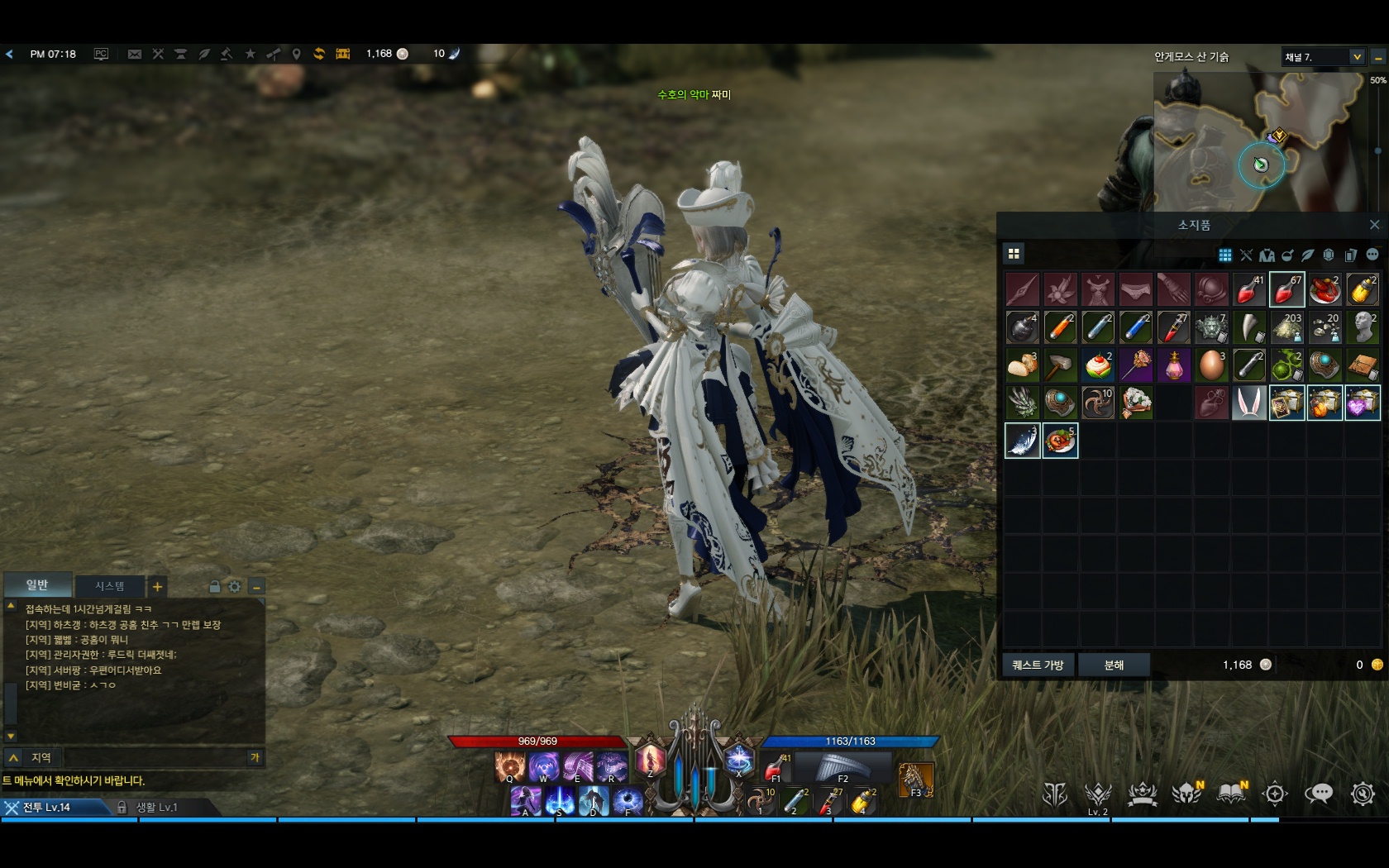Switch to the 시스템 chat tab
1389x868 pixels.
[x=109, y=586]
